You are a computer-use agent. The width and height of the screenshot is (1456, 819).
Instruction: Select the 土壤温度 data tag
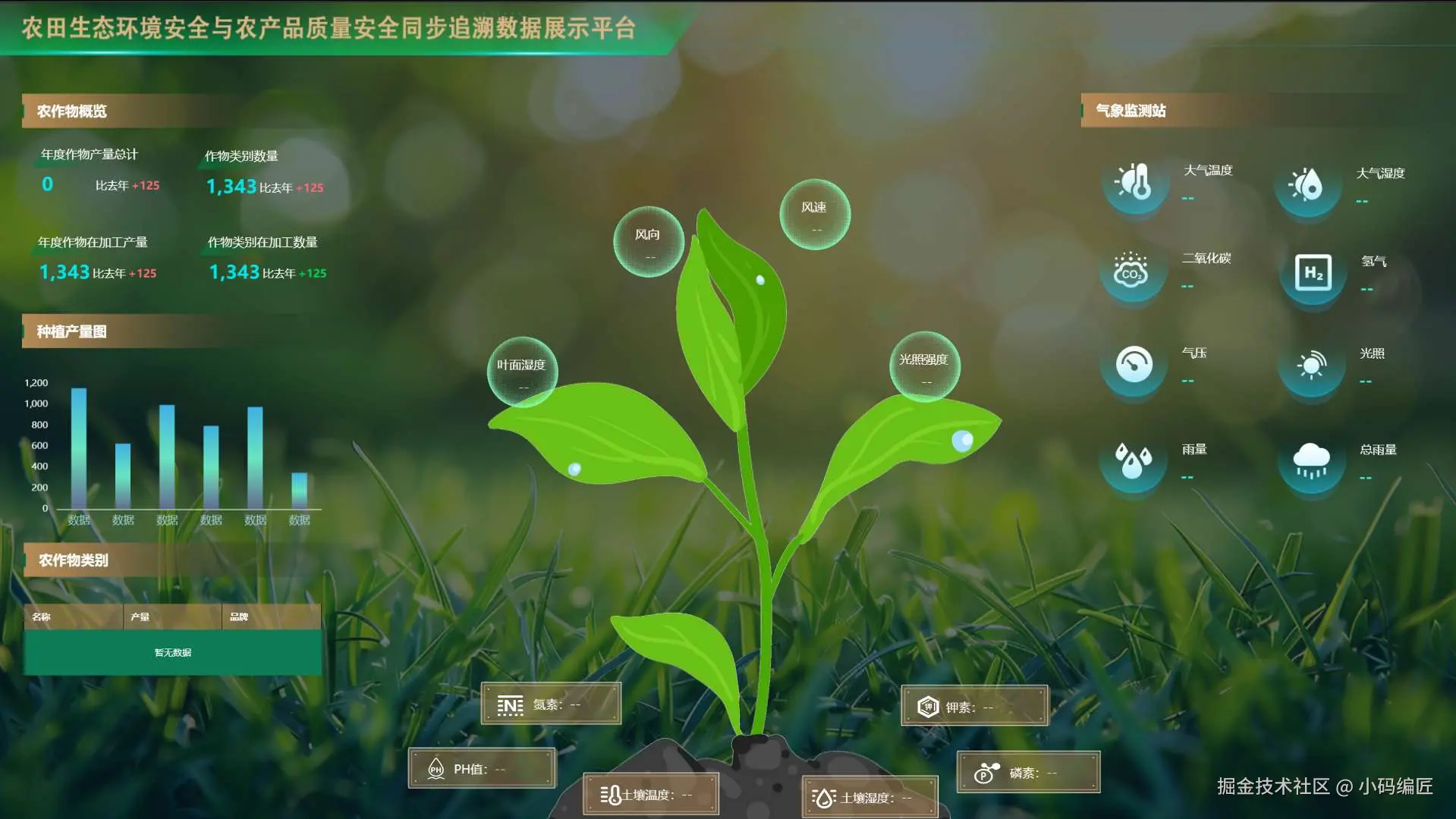click(x=650, y=795)
